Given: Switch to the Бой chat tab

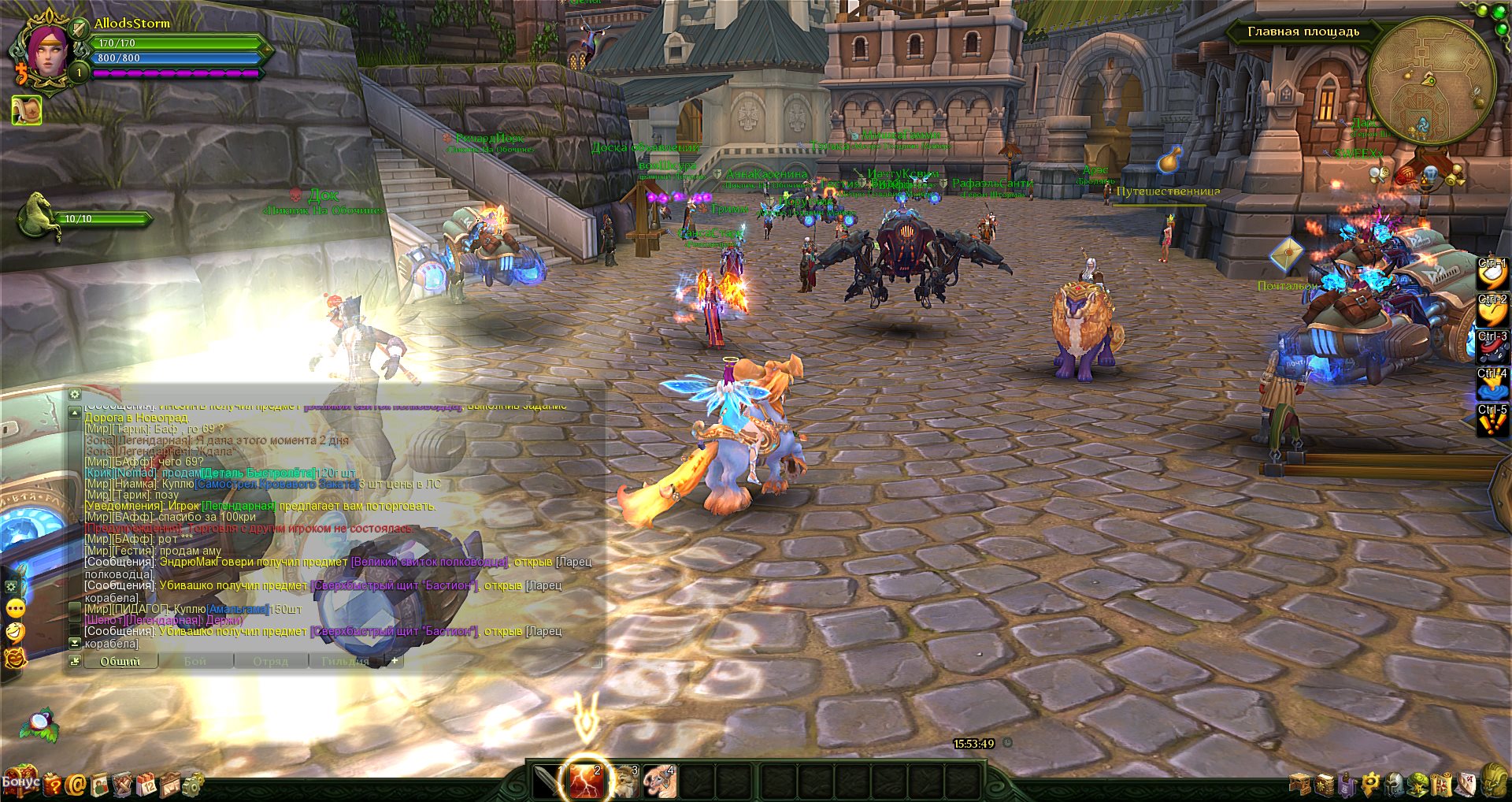Looking at the screenshot, I should [x=195, y=662].
